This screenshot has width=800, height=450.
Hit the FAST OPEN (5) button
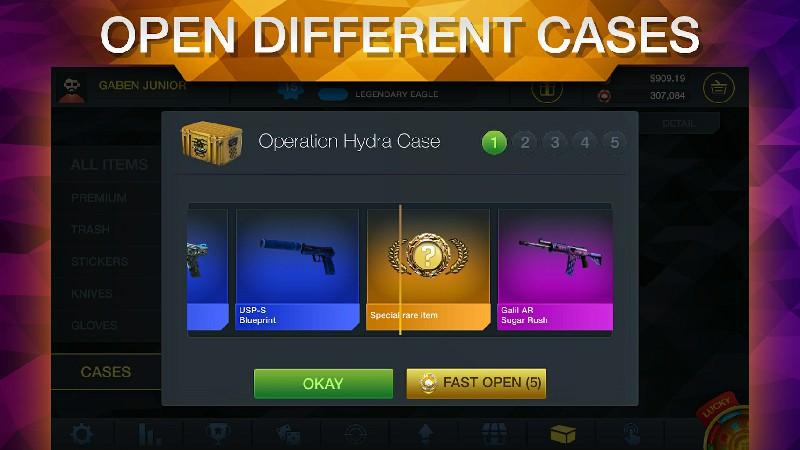coord(476,383)
